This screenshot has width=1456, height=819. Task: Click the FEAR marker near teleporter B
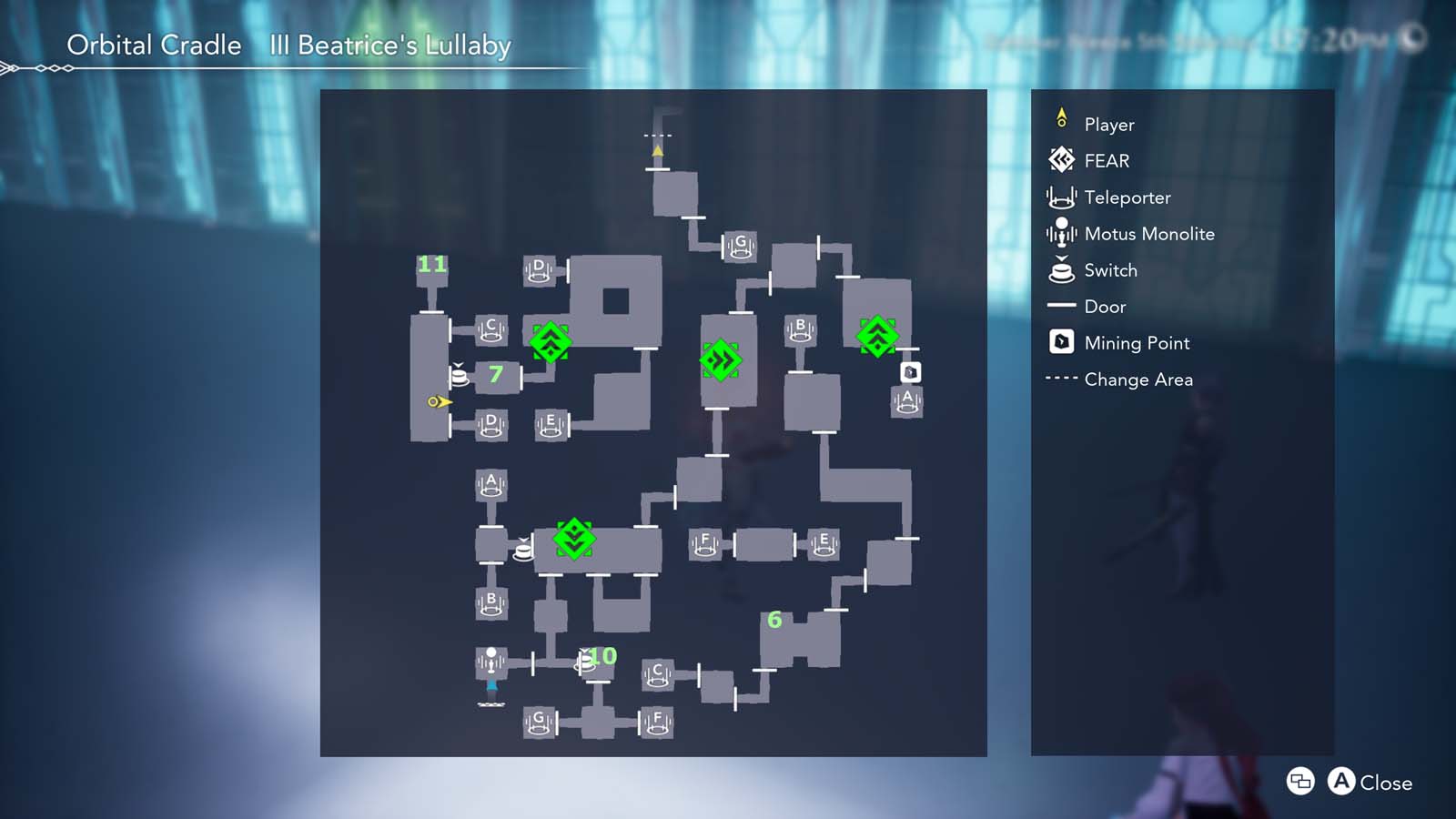click(x=876, y=335)
